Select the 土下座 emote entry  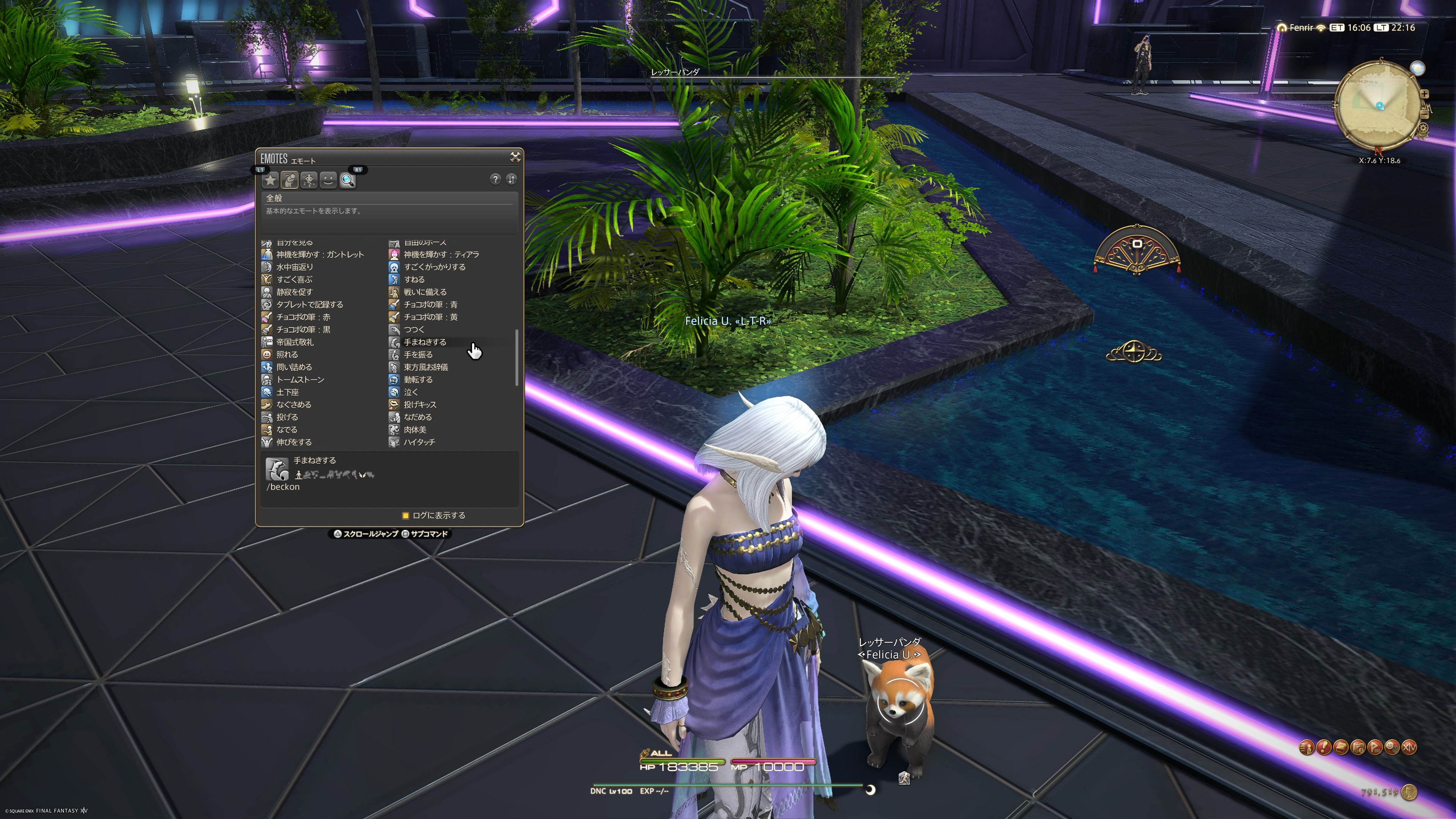pyautogui.click(x=287, y=392)
